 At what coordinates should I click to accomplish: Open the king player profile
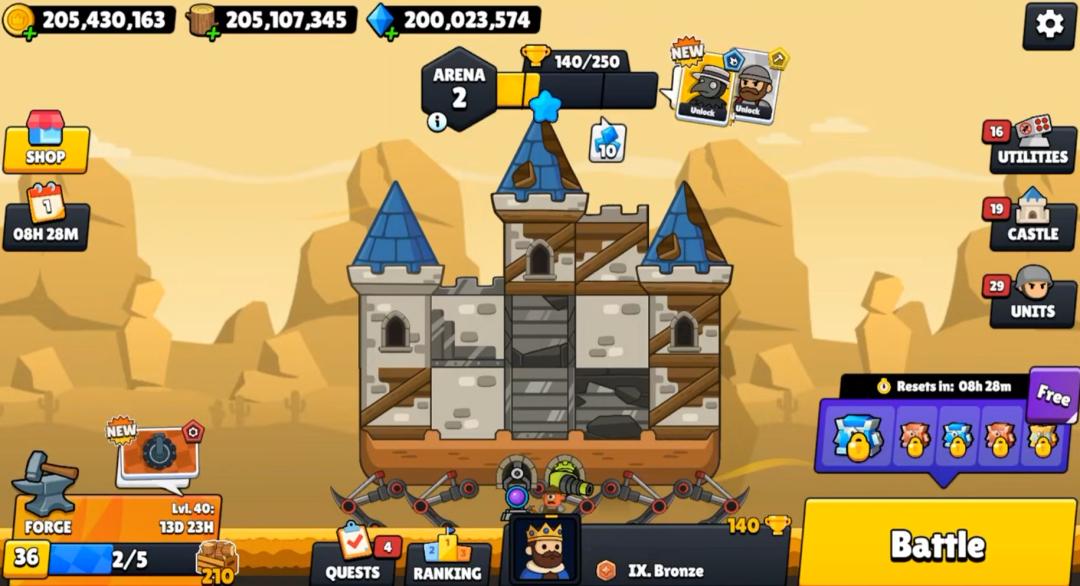[x=545, y=549]
